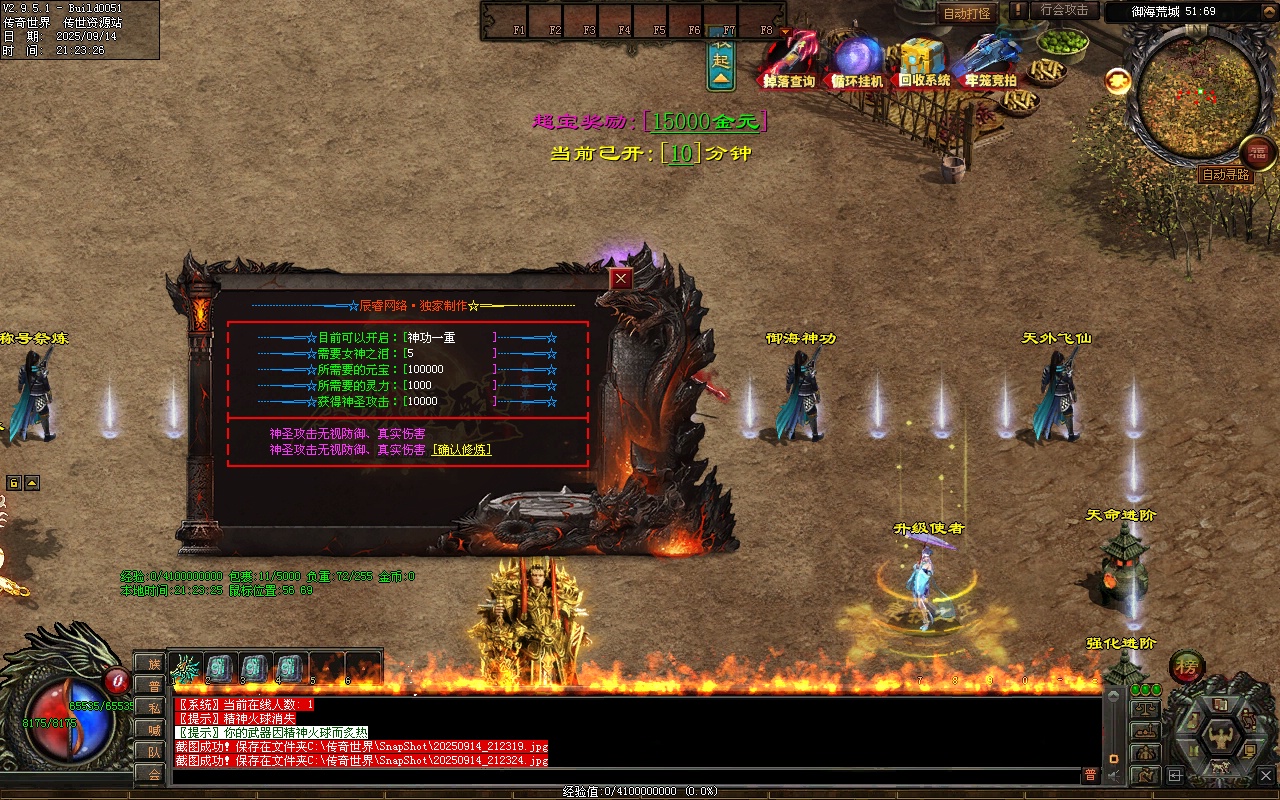Use the dragon skill in slot 1

point(185,667)
